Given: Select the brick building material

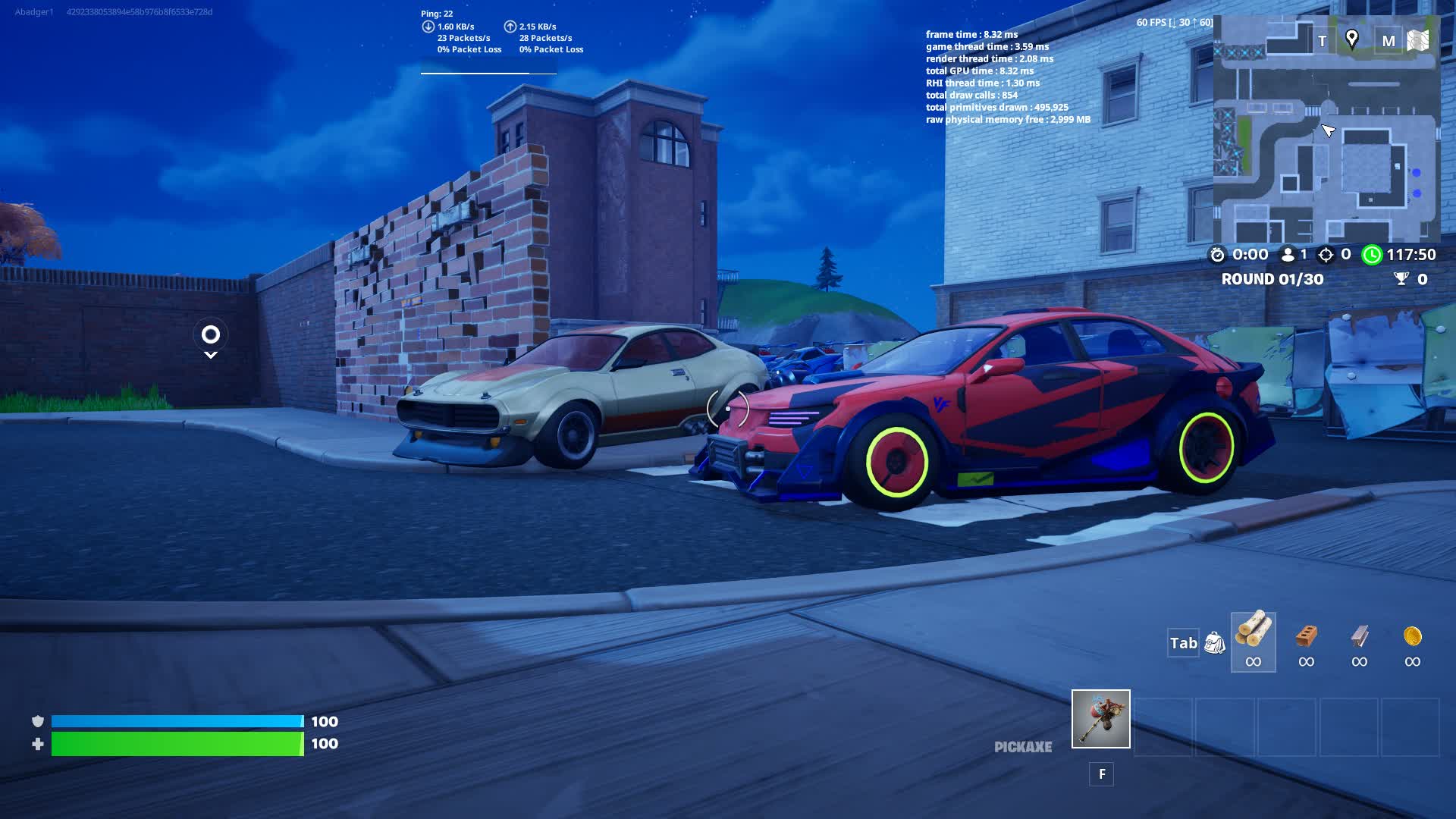Looking at the screenshot, I should point(1306,637).
